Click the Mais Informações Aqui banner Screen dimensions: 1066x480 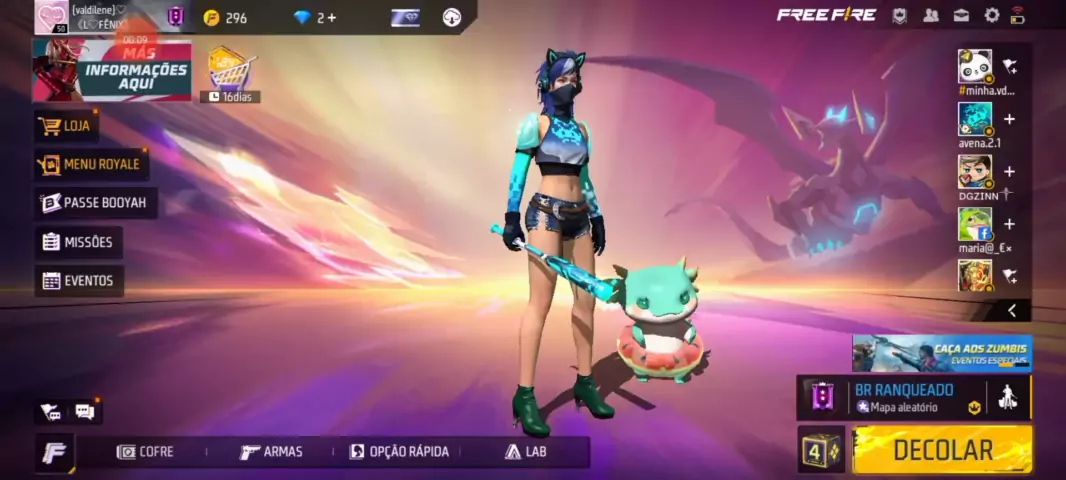click(x=112, y=70)
